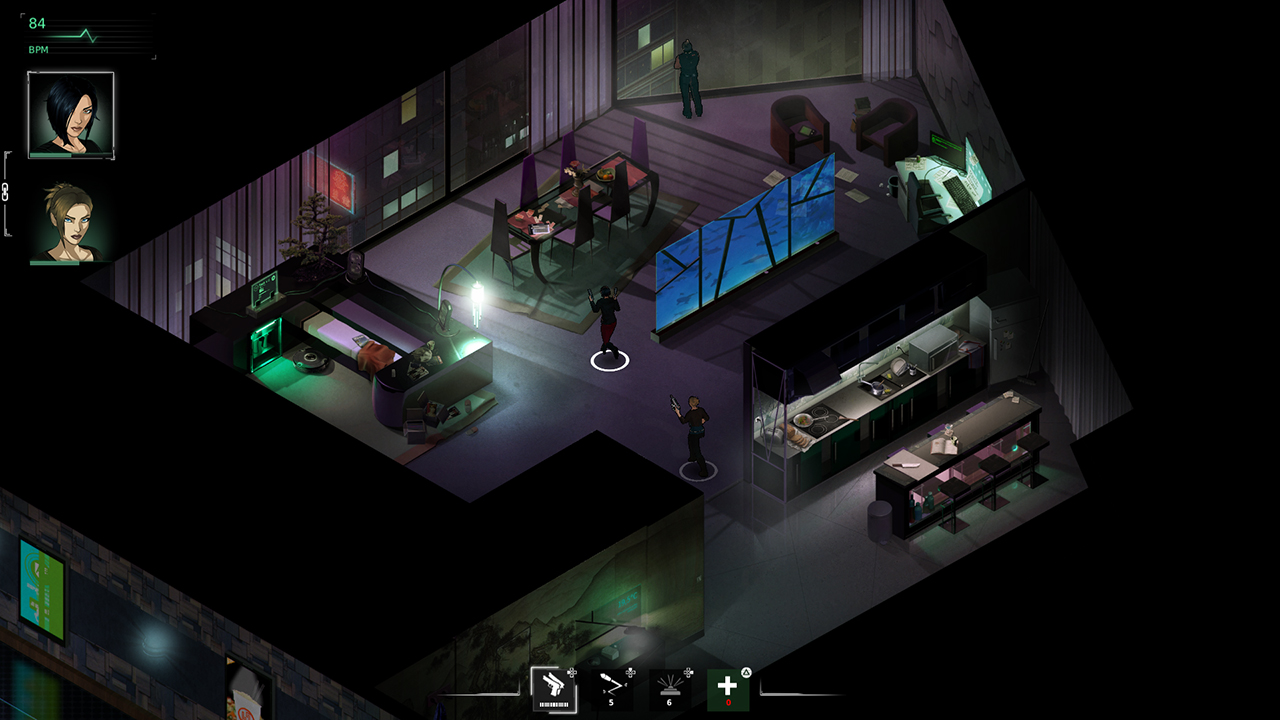This screenshot has width=1280, height=720.
Task: Click the green medkit cross icon
Action: coord(728,690)
